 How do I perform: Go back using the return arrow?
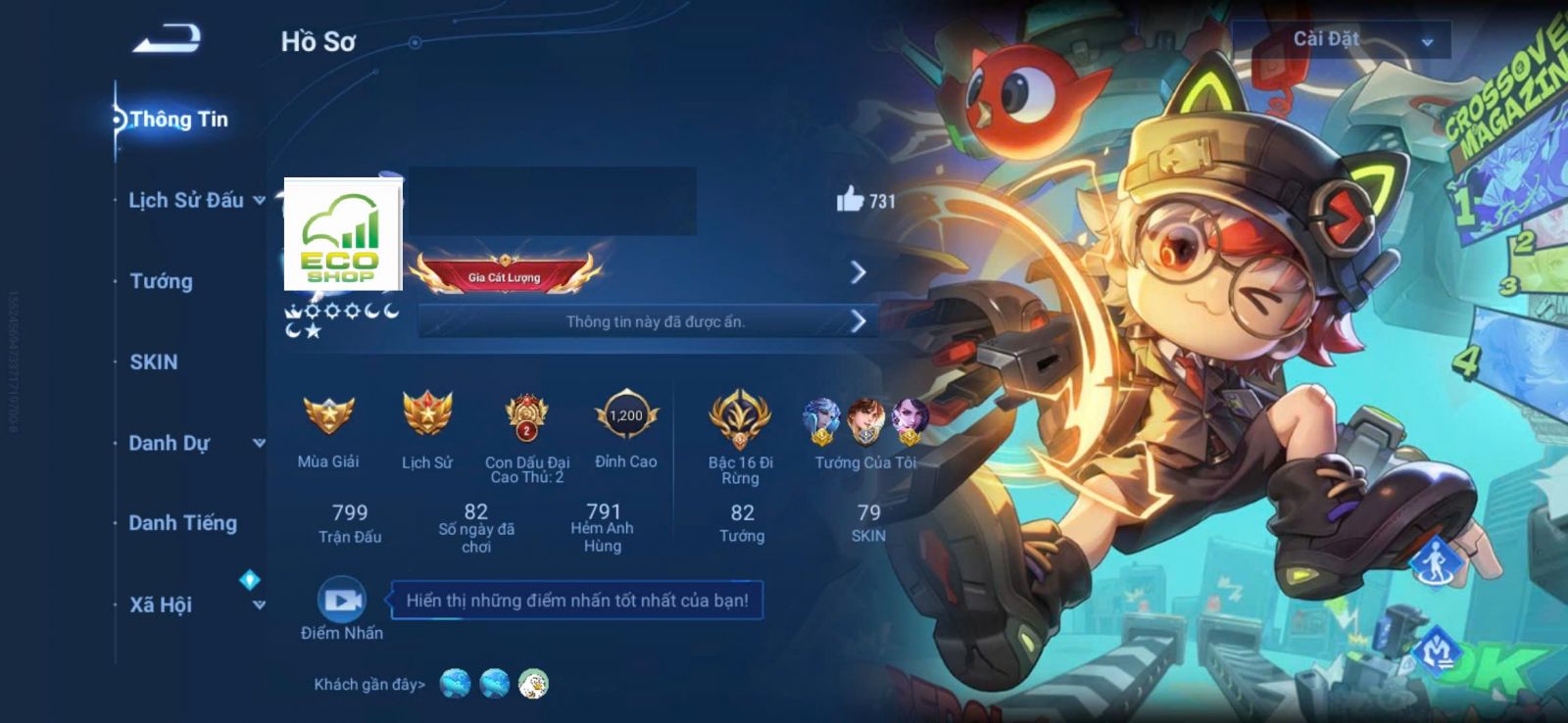pos(168,39)
